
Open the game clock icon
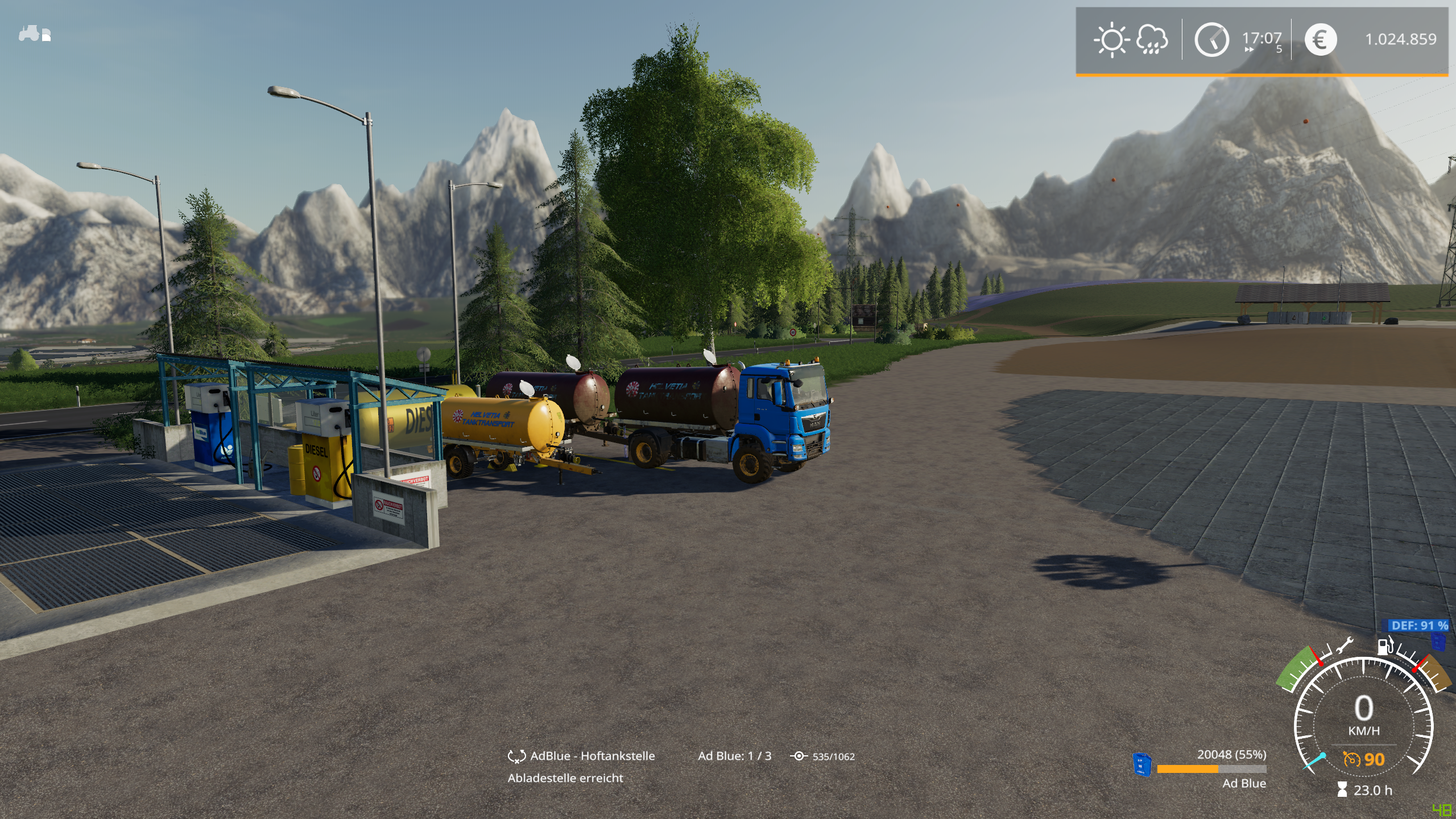coord(1211,40)
